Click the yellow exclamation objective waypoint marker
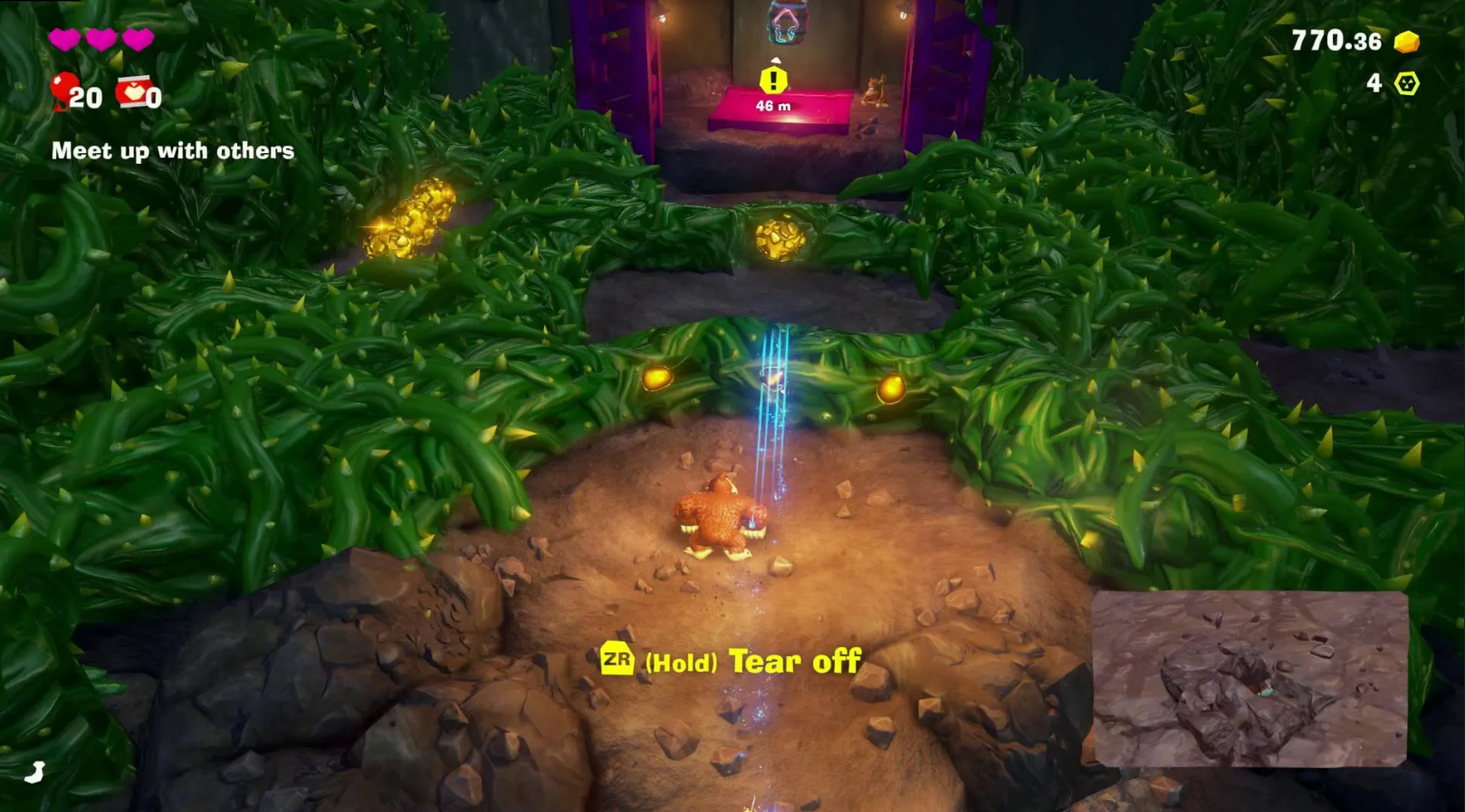 [773, 81]
